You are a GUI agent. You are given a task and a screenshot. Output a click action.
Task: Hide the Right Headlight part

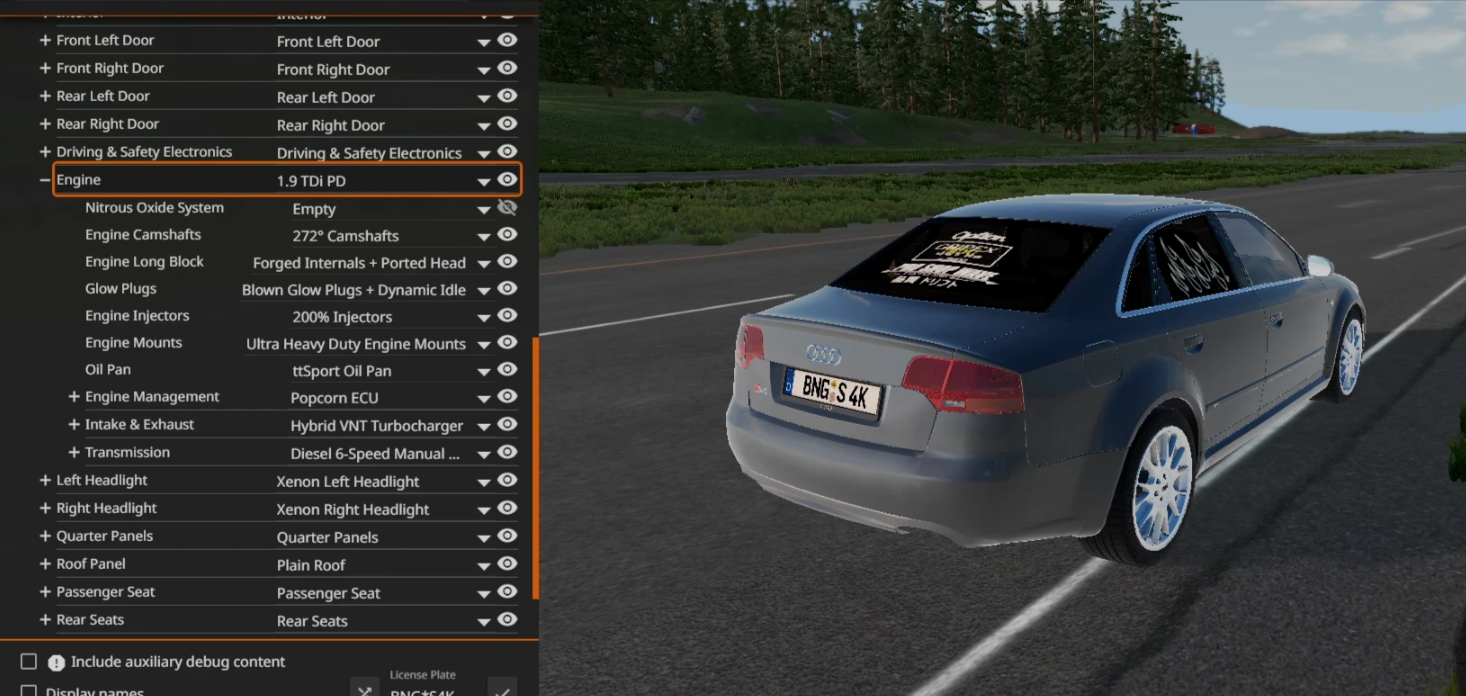[507, 508]
